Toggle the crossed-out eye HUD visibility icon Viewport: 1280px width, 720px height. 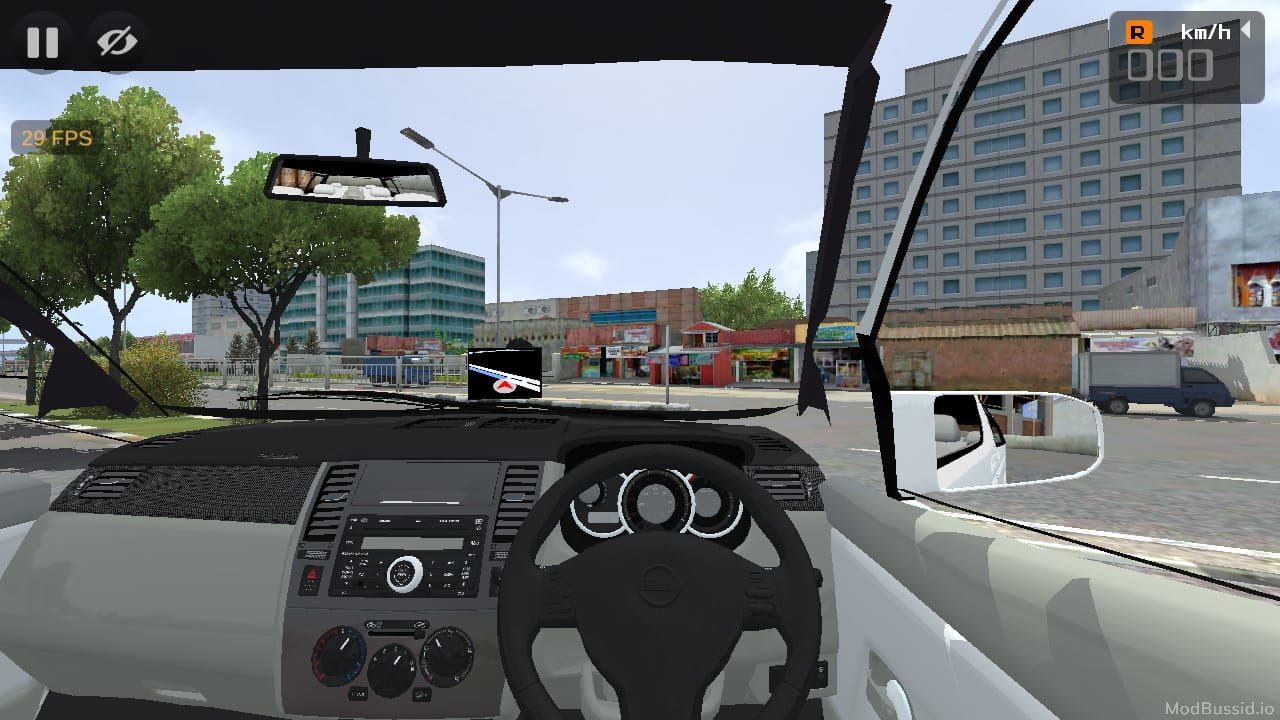117,42
